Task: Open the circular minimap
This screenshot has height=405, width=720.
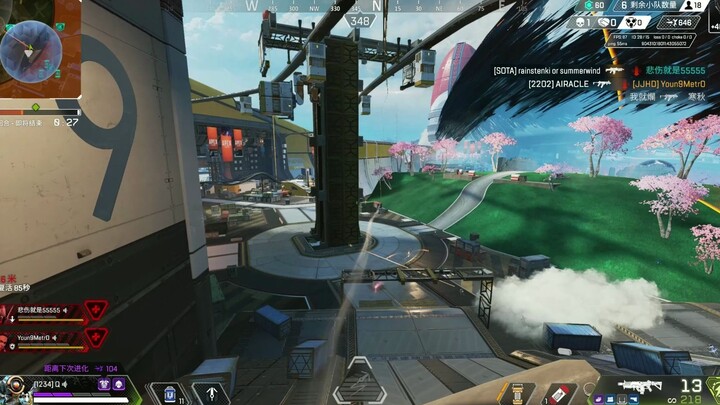Action: click(31, 50)
